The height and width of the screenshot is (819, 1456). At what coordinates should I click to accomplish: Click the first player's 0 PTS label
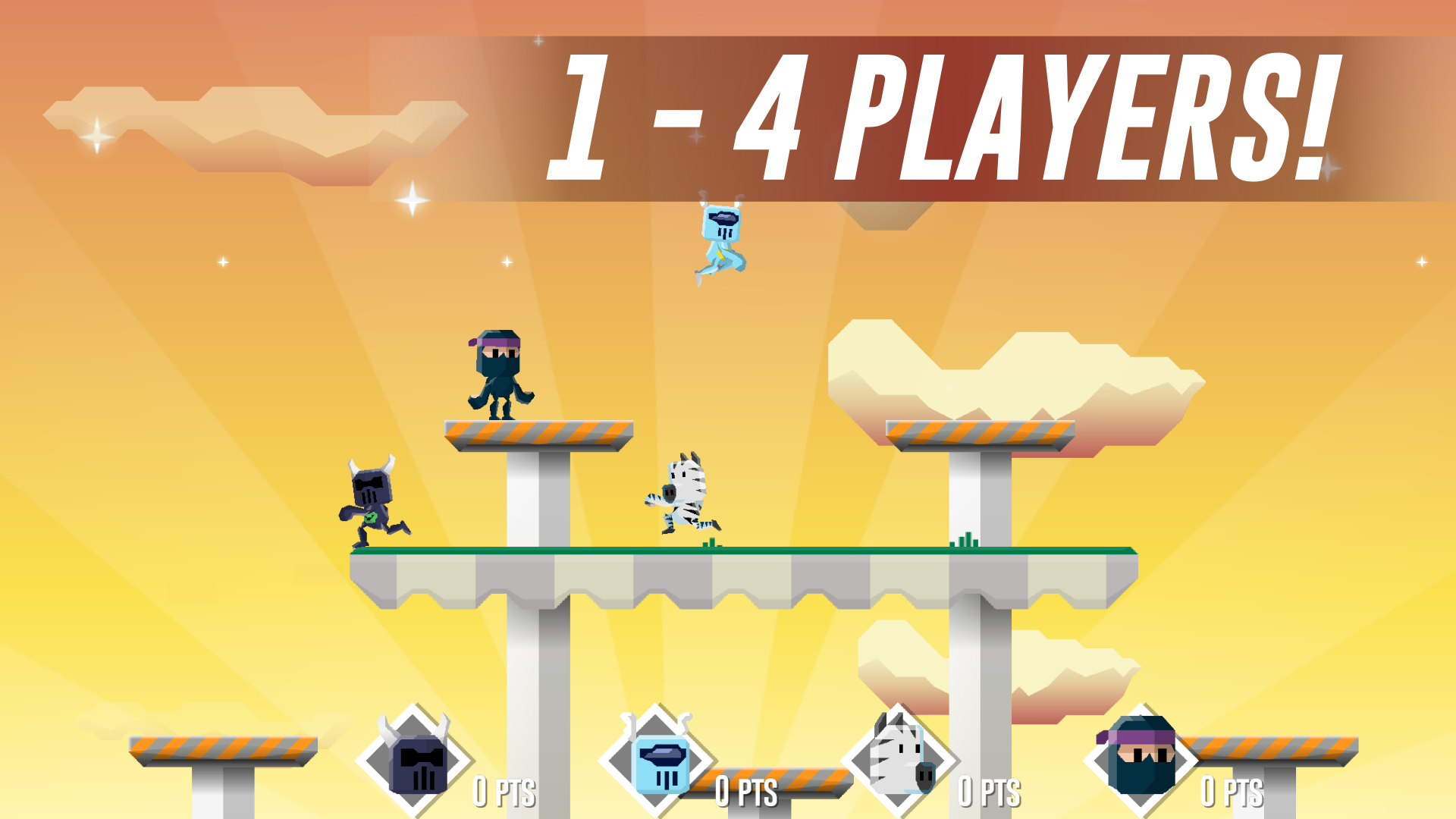504,790
